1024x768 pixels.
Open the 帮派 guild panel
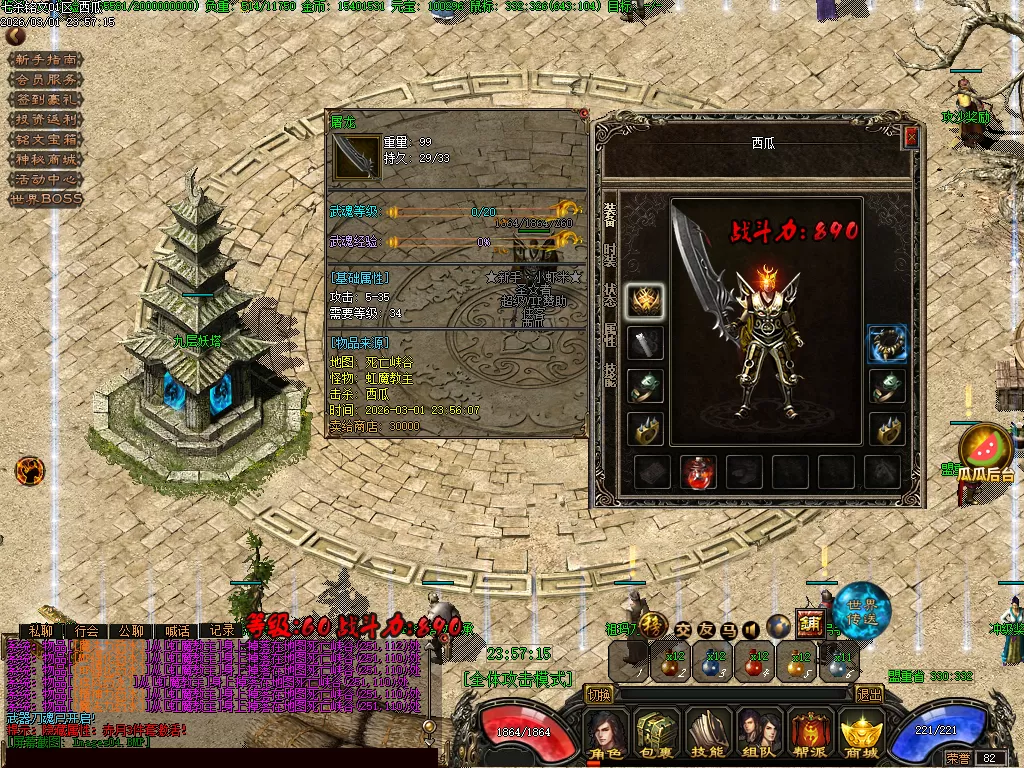(x=810, y=735)
